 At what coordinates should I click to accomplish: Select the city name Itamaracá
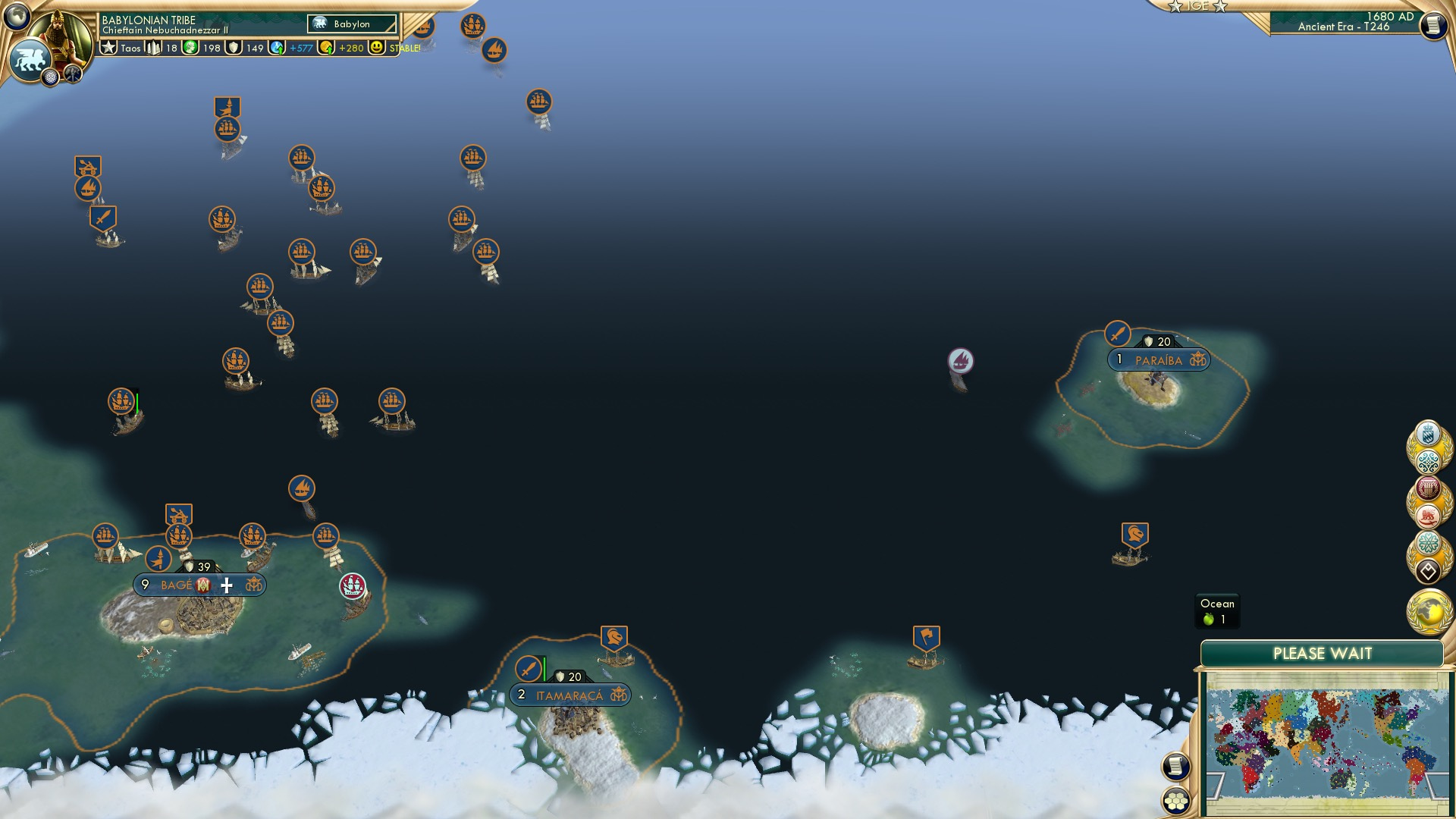click(570, 693)
